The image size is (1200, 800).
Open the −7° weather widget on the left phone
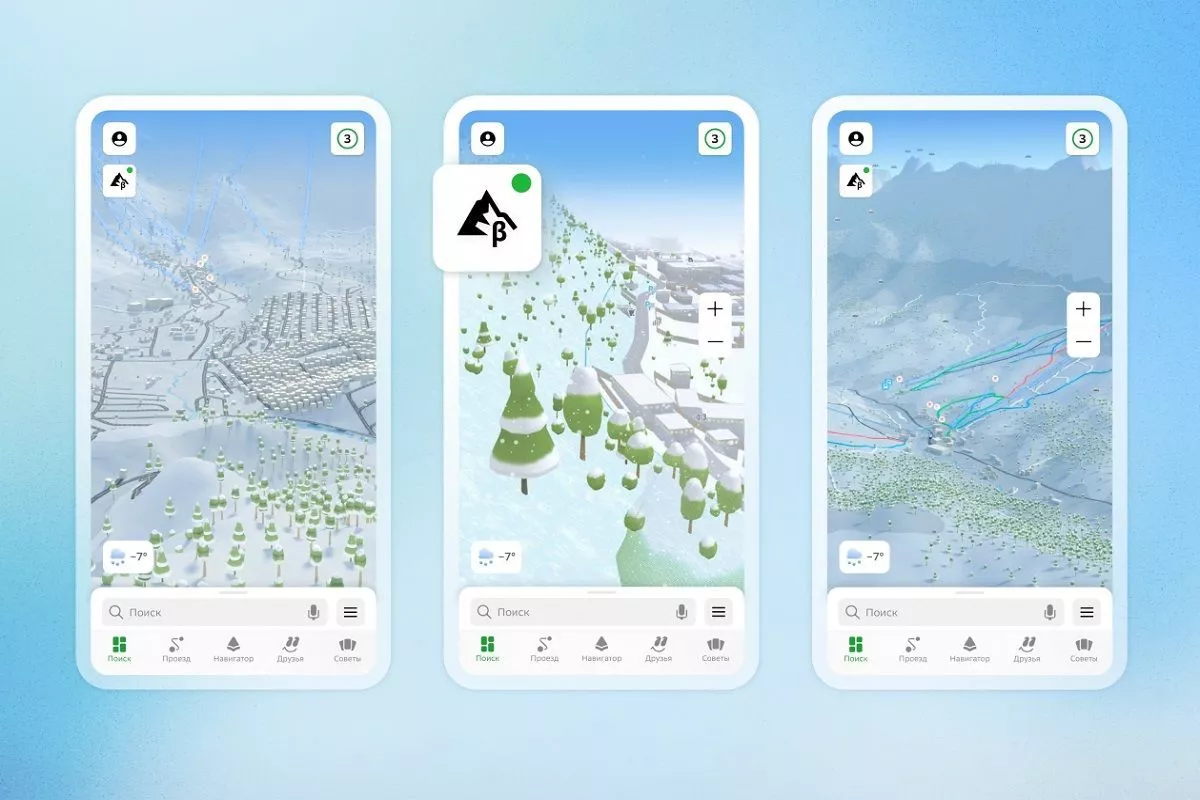[x=128, y=556]
